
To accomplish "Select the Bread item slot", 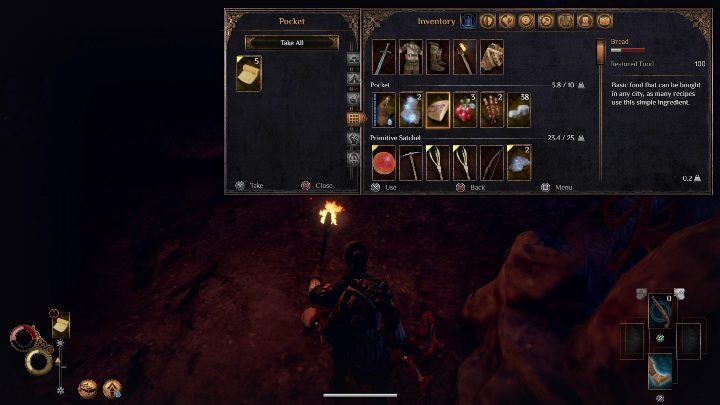I will (x=438, y=109).
